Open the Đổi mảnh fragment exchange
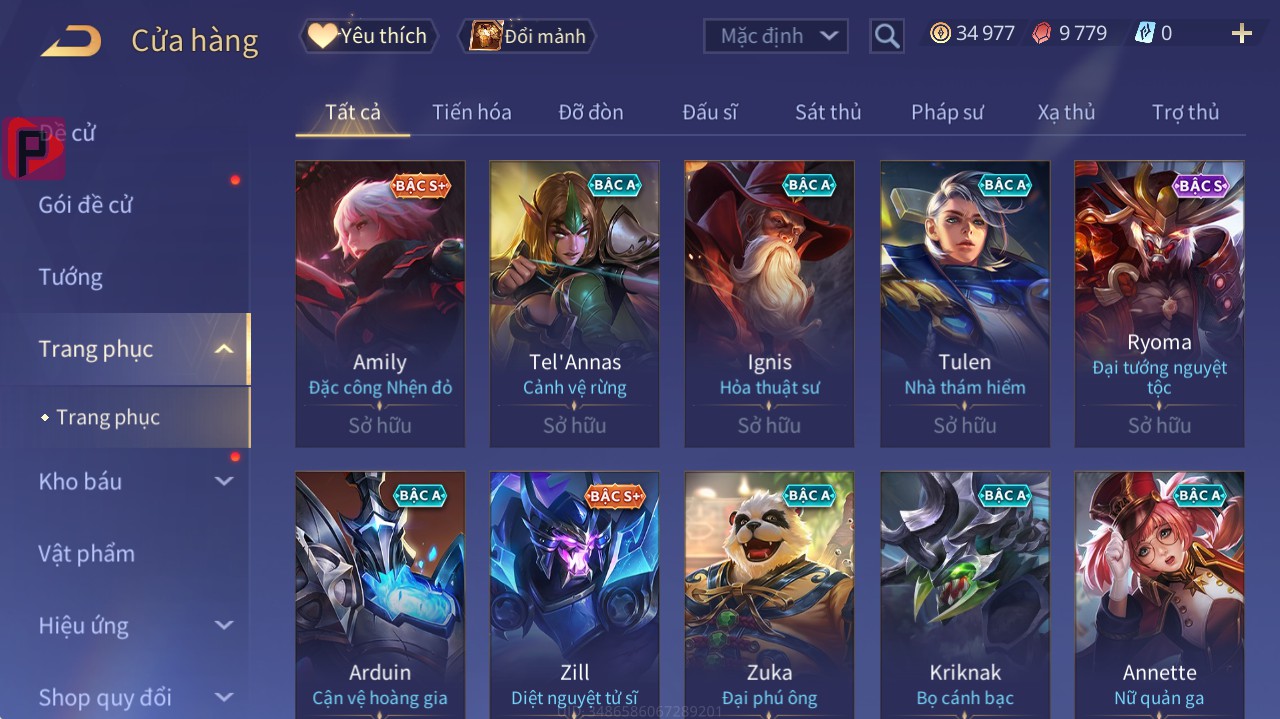The image size is (1280, 719). point(527,36)
